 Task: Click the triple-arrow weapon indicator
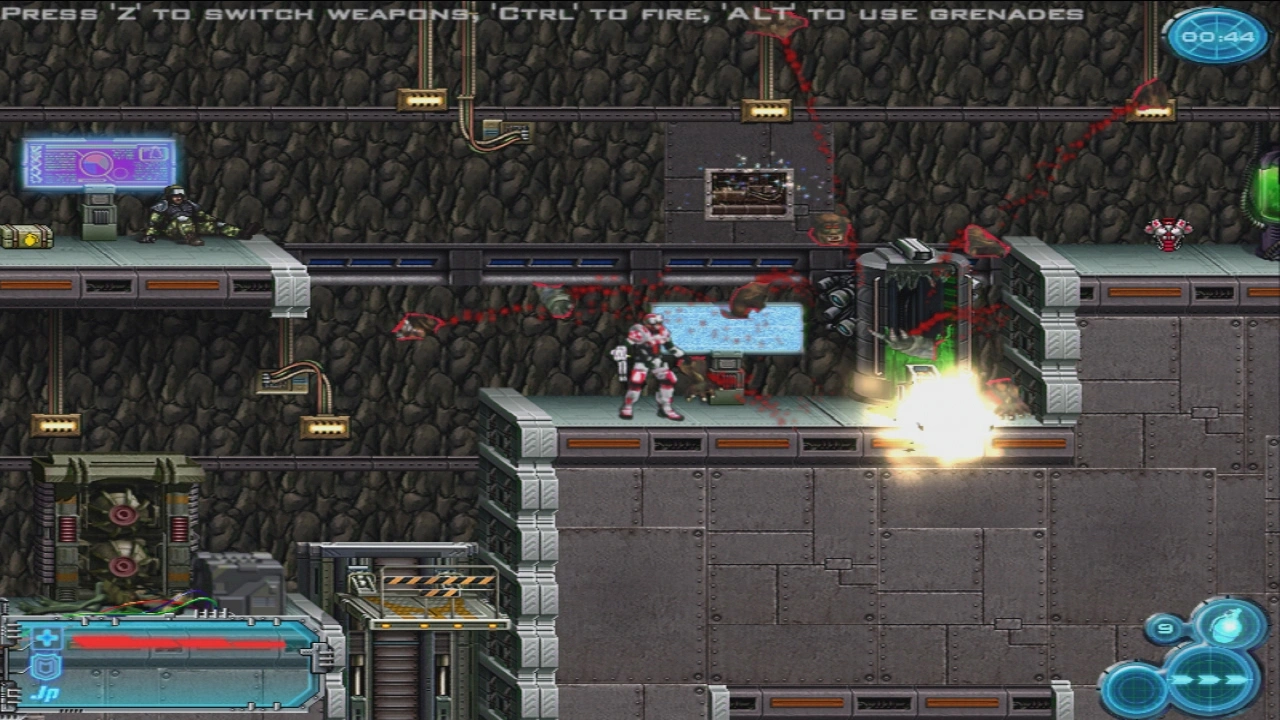(x=1213, y=681)
